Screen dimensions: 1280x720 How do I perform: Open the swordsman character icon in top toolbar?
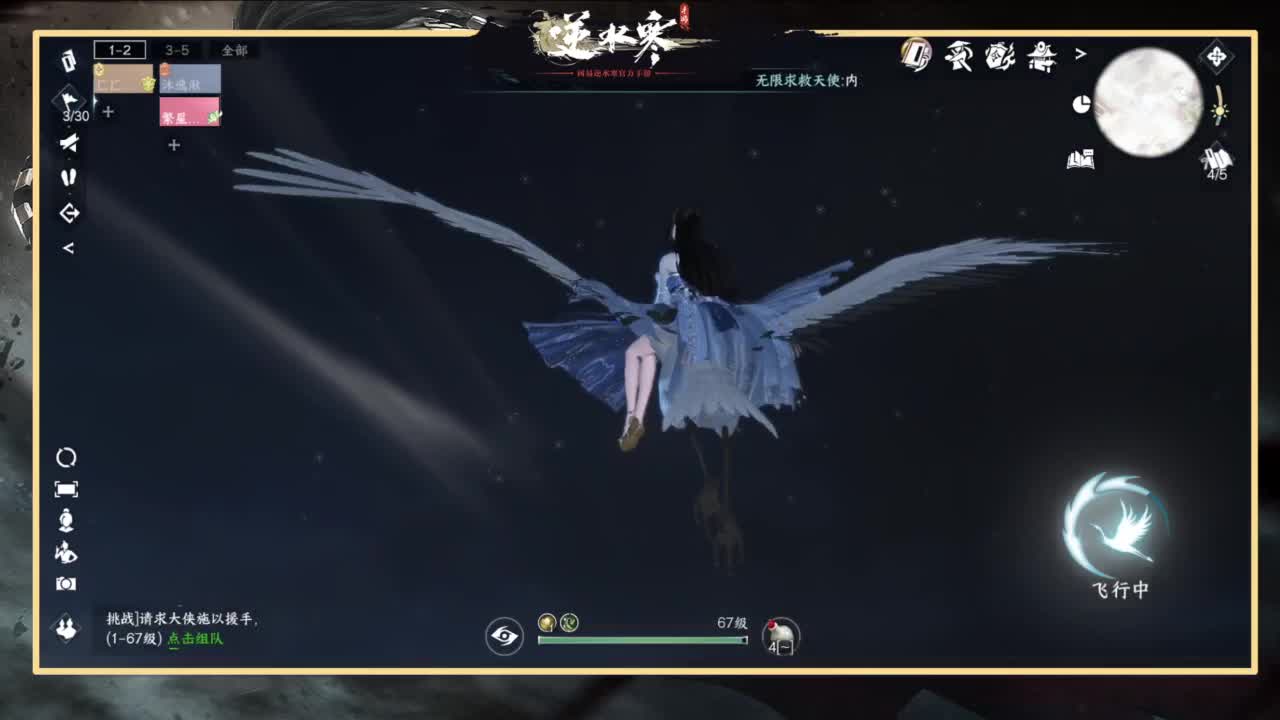coord(960,58)
